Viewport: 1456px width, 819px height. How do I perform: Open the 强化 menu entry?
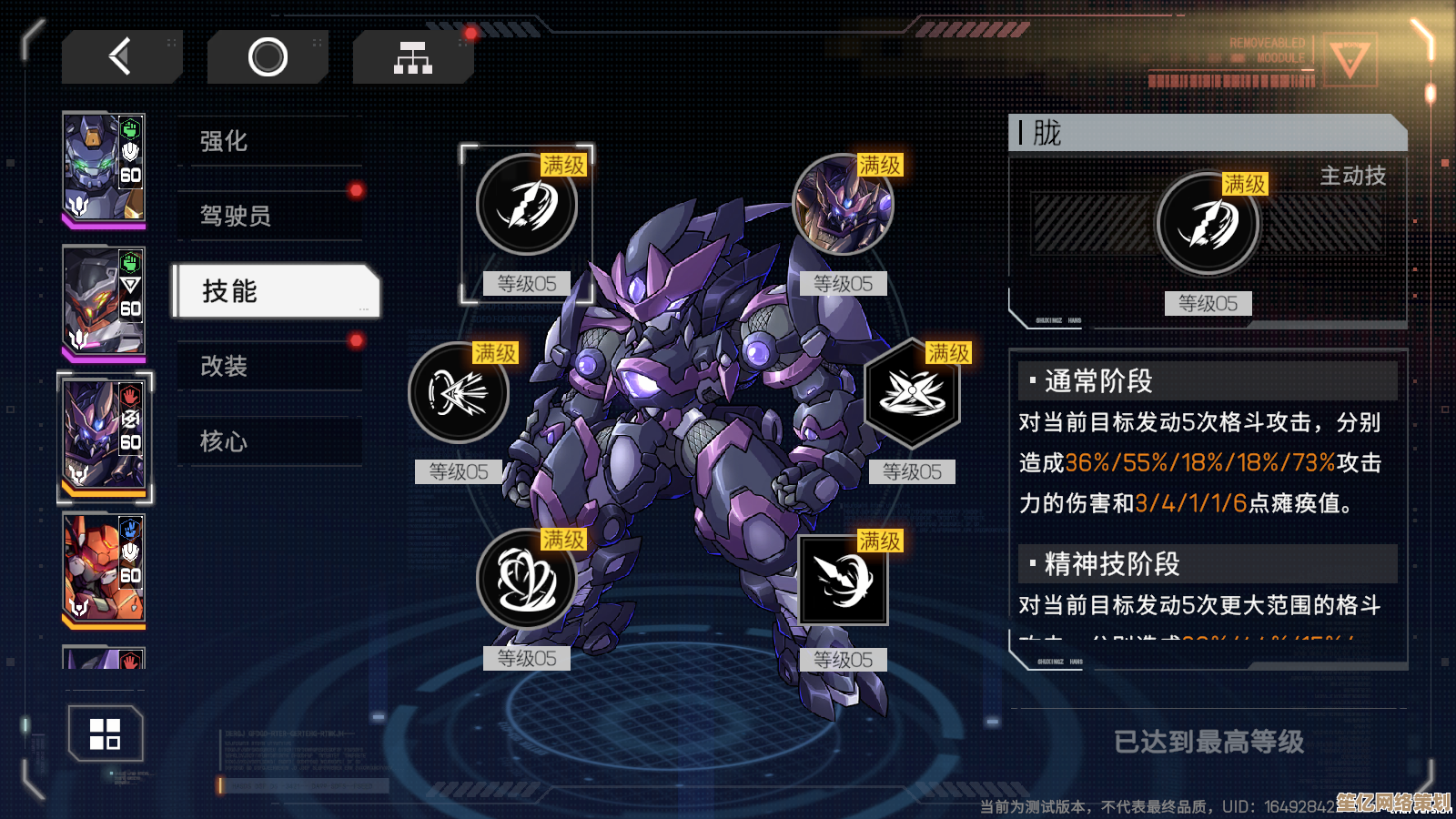click(270, 141)
